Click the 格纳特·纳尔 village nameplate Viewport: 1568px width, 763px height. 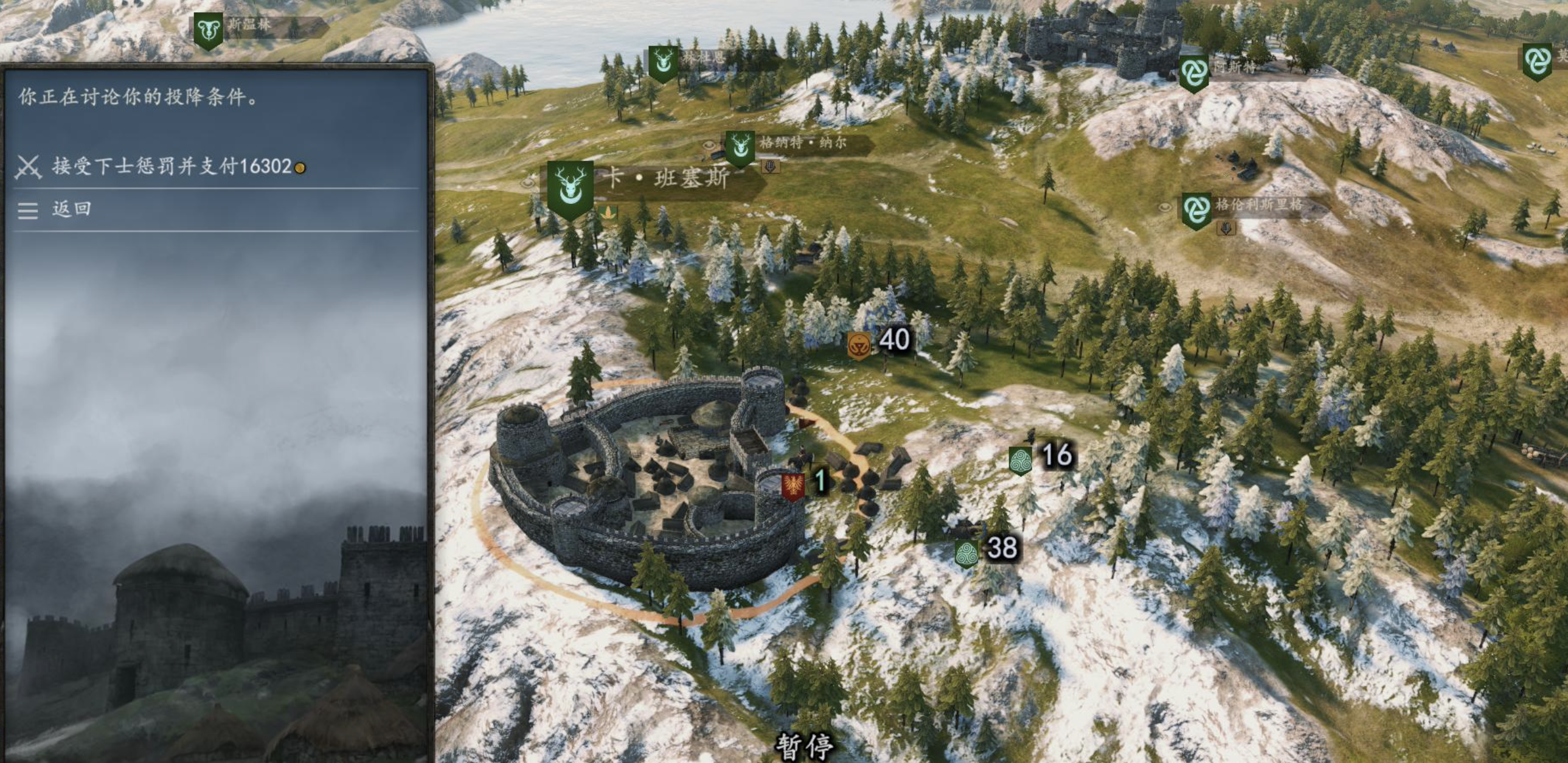tap(802, 143)
